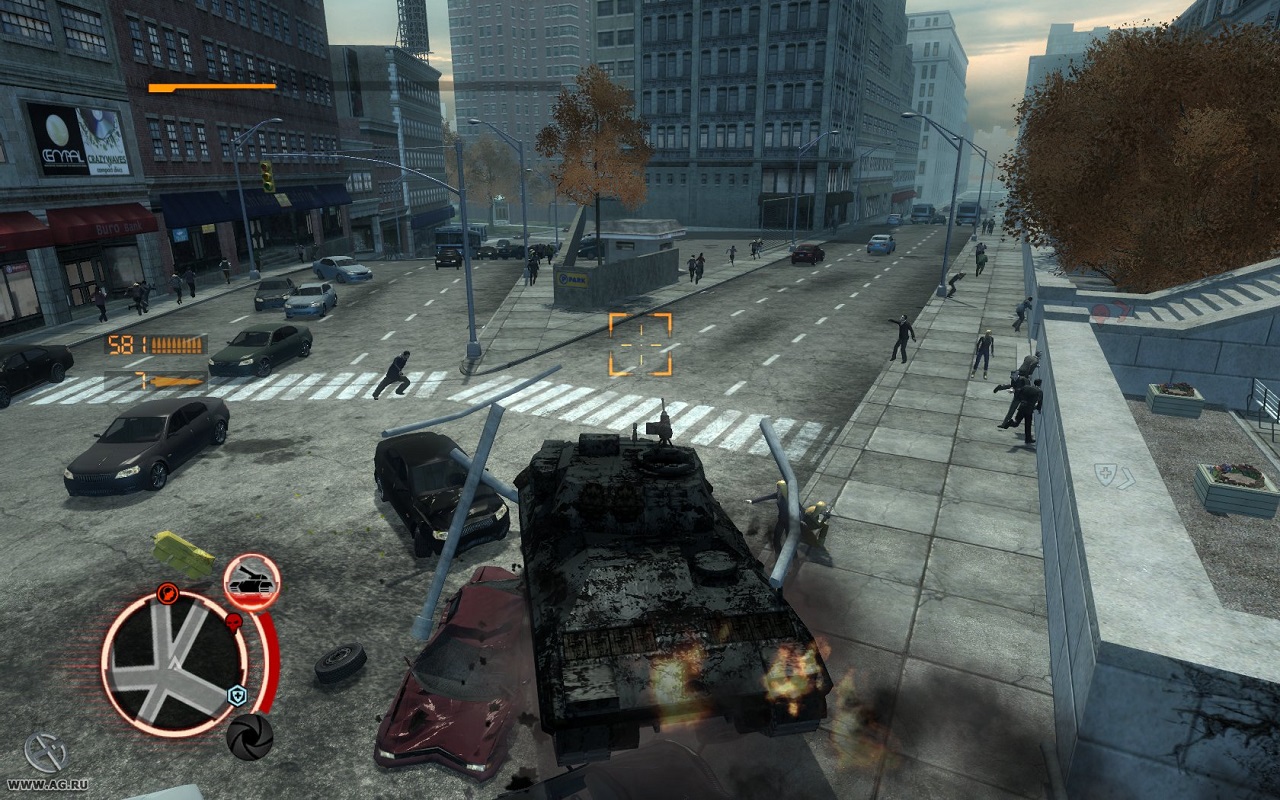The height and width of the screenshot is (800, 1280).
Task: Activate the black shutter icon below minimap
Action: click(249, 737)
